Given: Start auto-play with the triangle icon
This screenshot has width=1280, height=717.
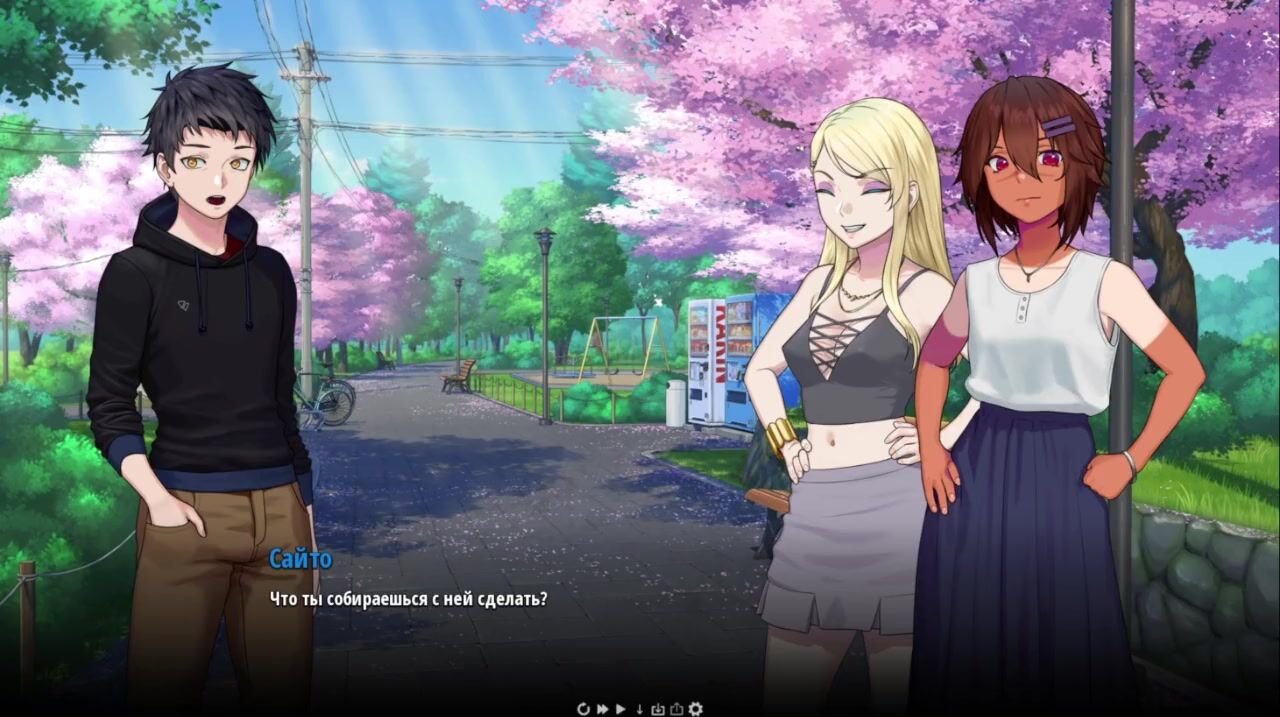Looking at the screenshot, I should coord(621,709).
